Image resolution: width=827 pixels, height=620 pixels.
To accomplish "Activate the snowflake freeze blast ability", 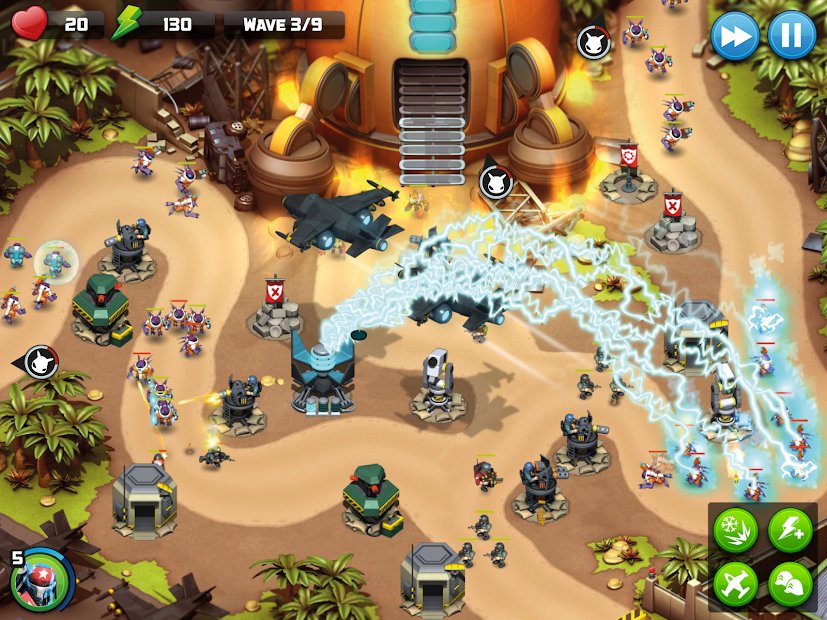I will 735,530.
